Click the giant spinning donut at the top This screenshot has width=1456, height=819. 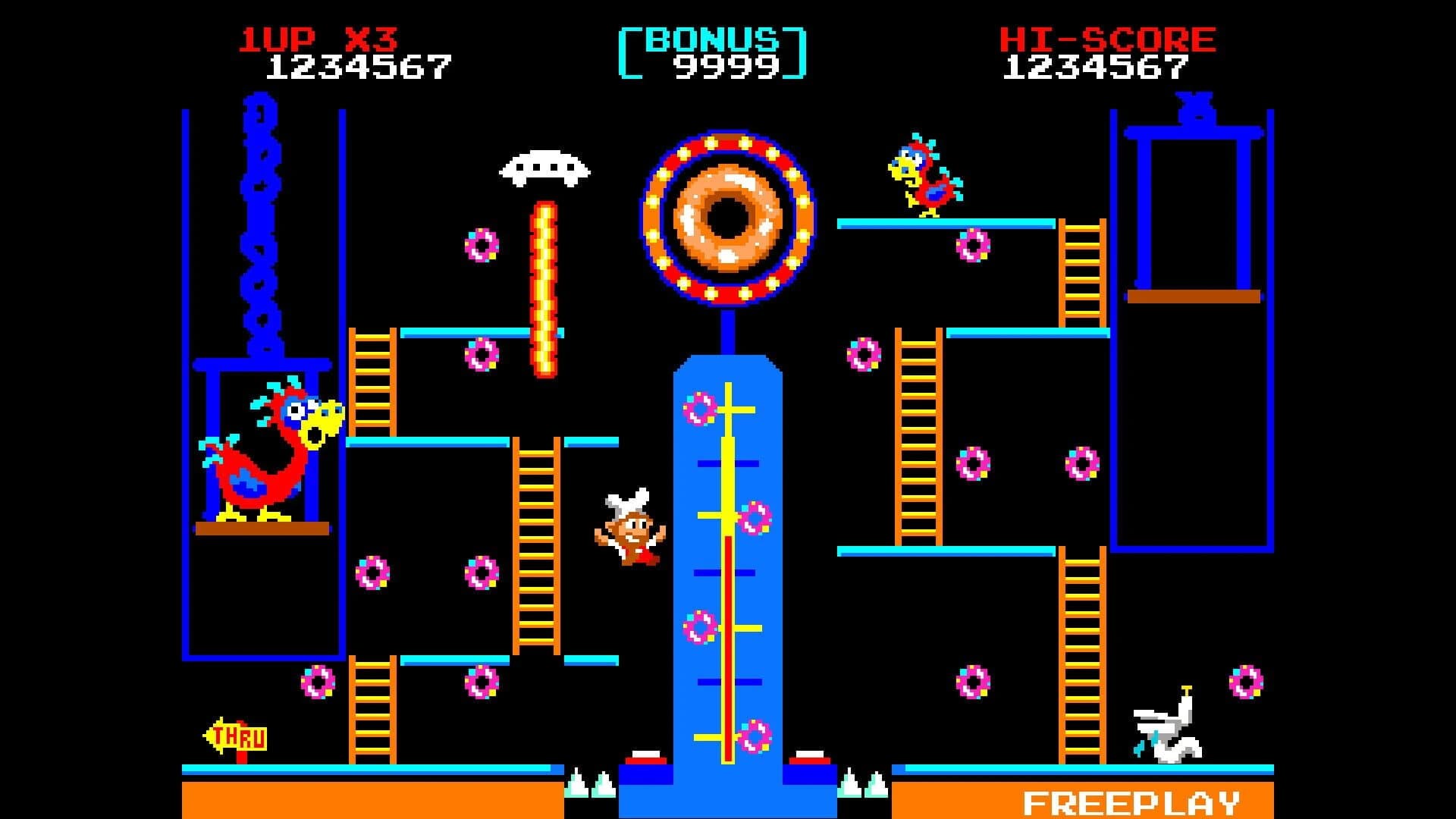[x=728, y=220]
